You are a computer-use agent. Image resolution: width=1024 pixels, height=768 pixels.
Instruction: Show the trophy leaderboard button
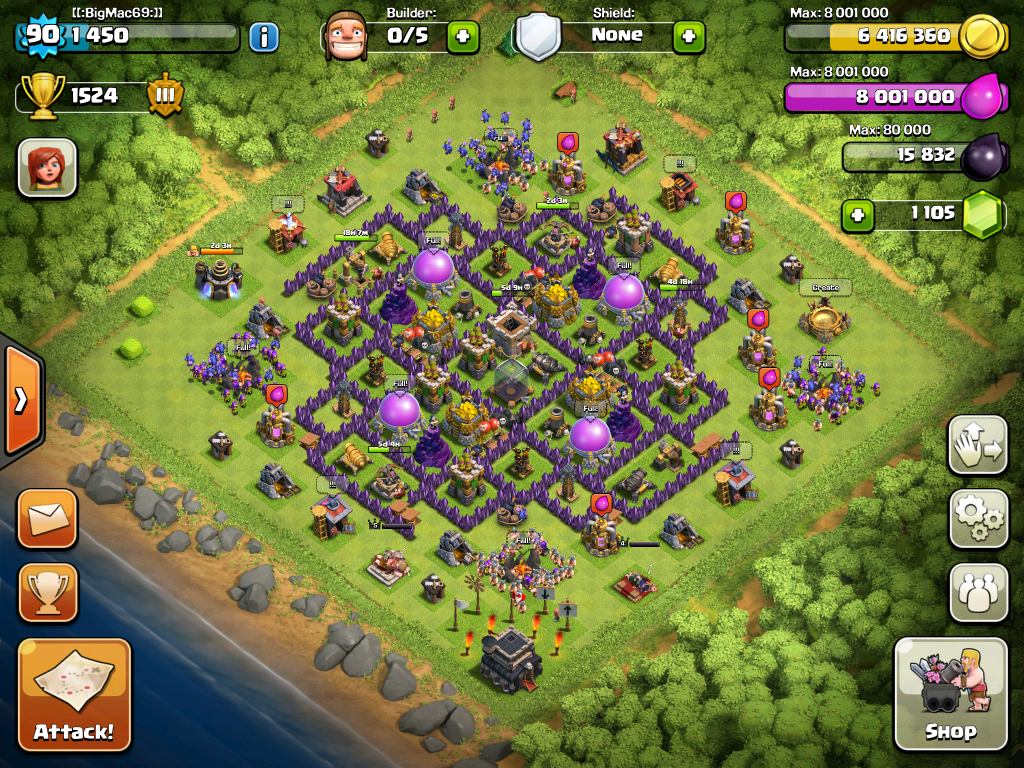[x=47, y=591]
